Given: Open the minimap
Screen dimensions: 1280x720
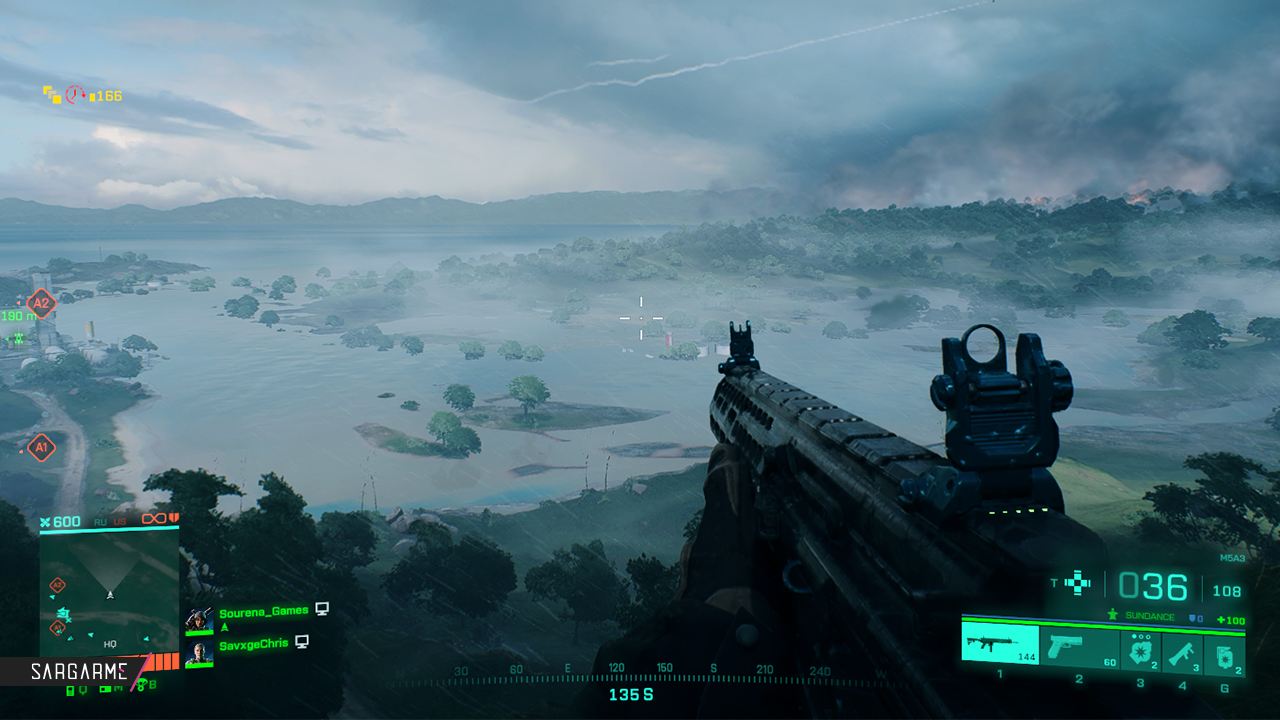Looking at the screenshot, I should (110, 592).
